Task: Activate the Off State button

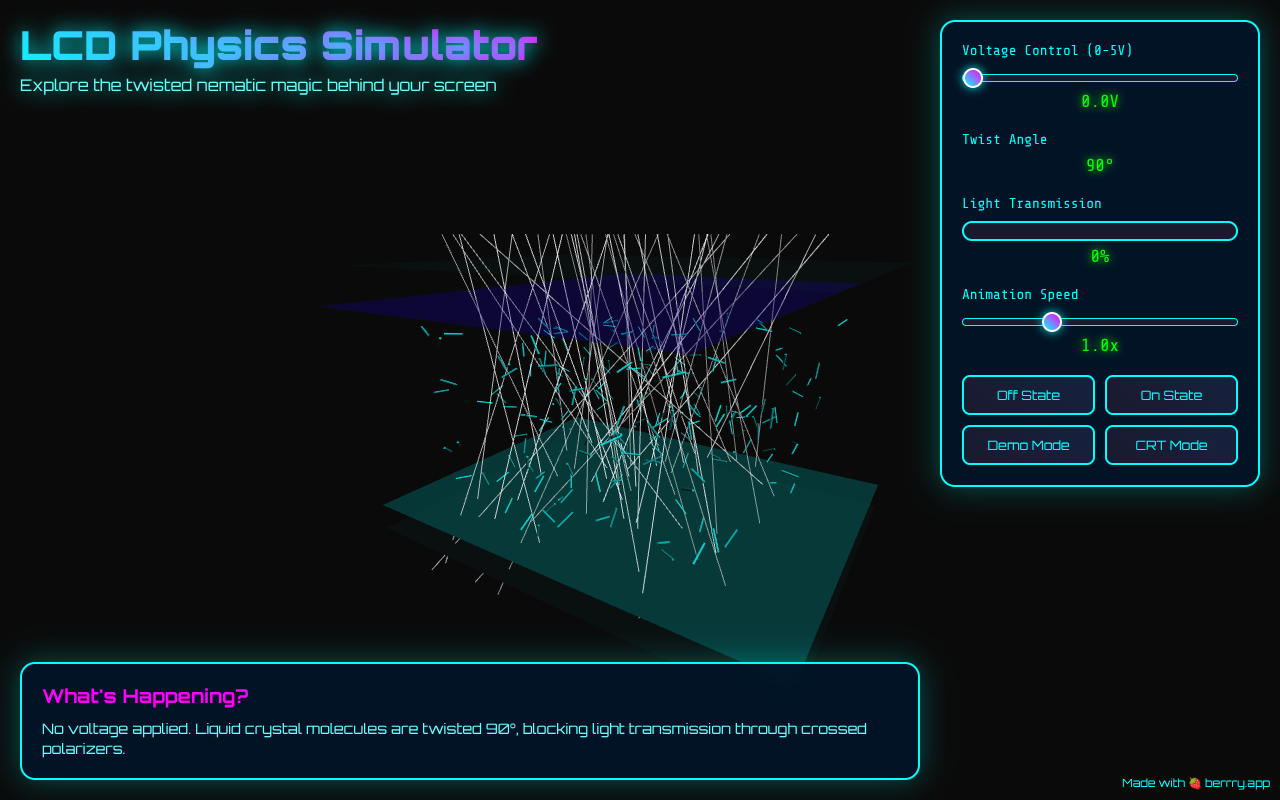Action: [x=1028, y=394]
